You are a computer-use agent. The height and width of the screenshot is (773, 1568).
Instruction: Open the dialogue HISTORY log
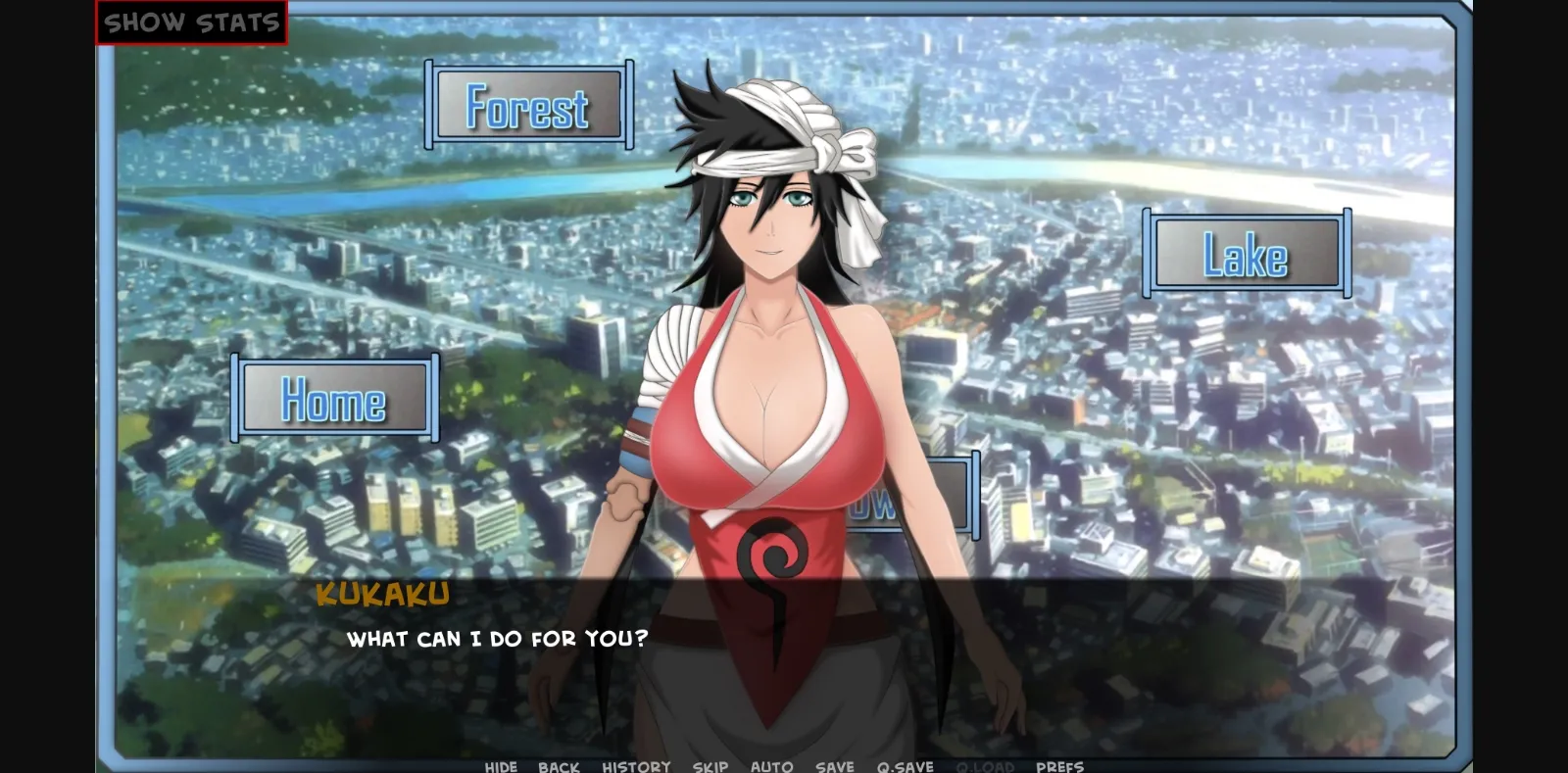pyautogui.click(x=635, y=766)
